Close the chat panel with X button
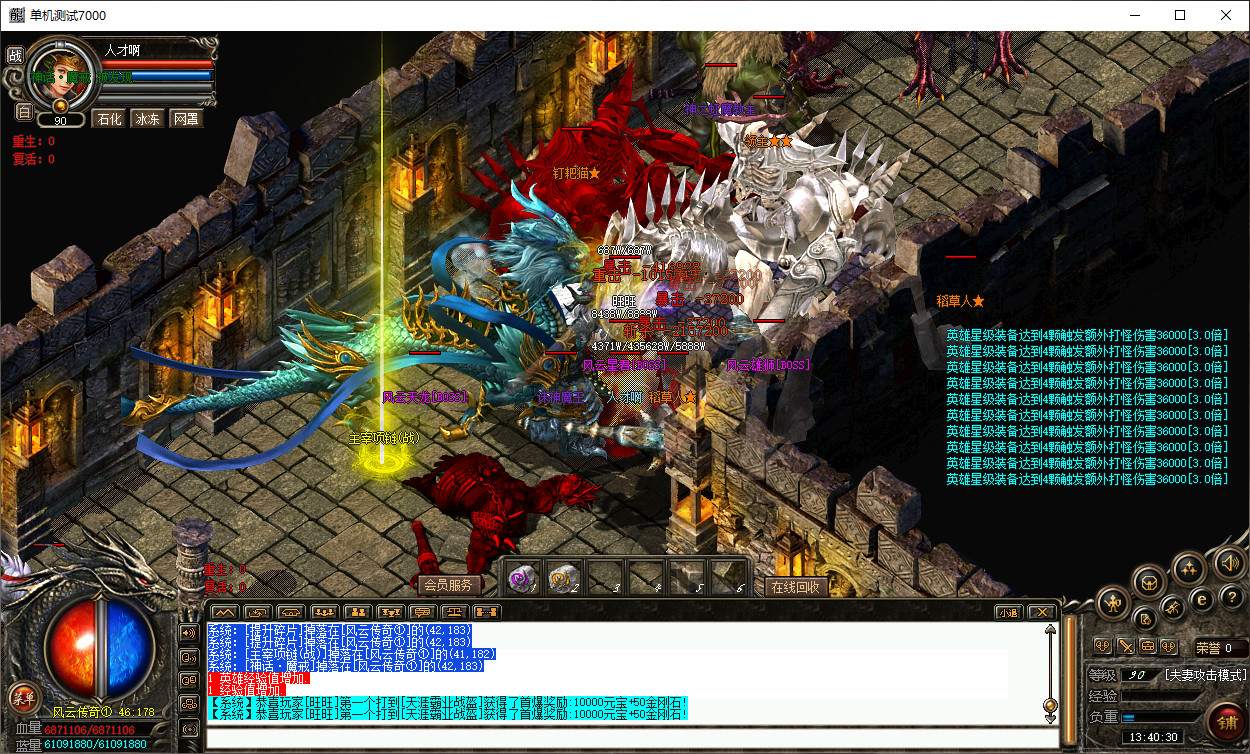This screenshot has width=1250, height=754. (x=1042, y=612)
